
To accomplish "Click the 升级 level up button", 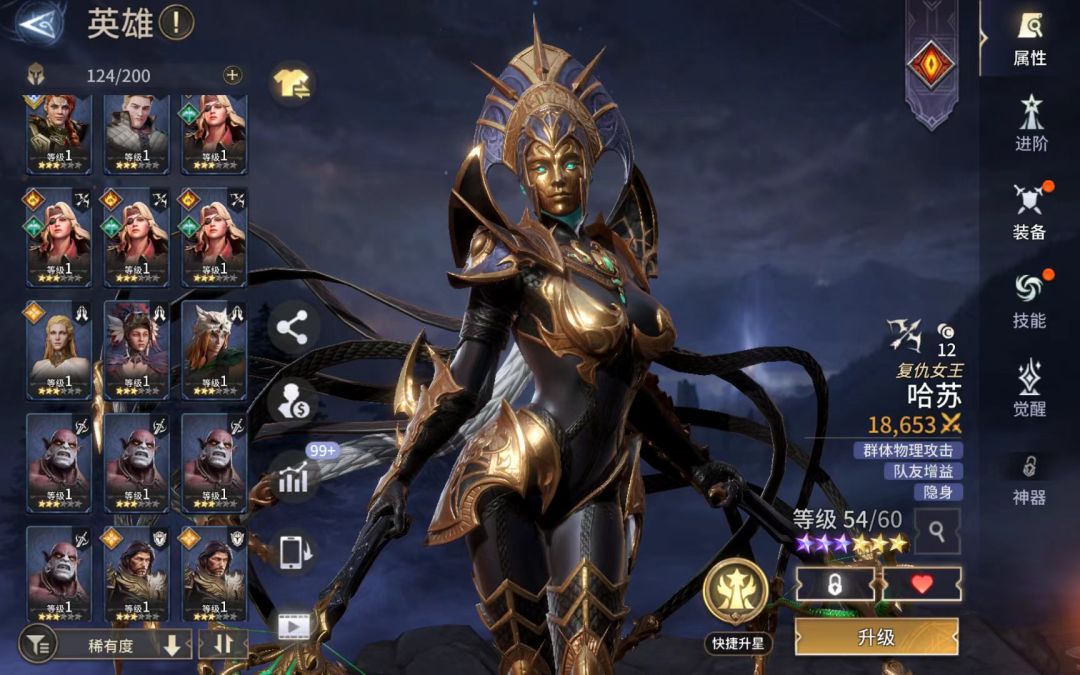I will 876,637.
